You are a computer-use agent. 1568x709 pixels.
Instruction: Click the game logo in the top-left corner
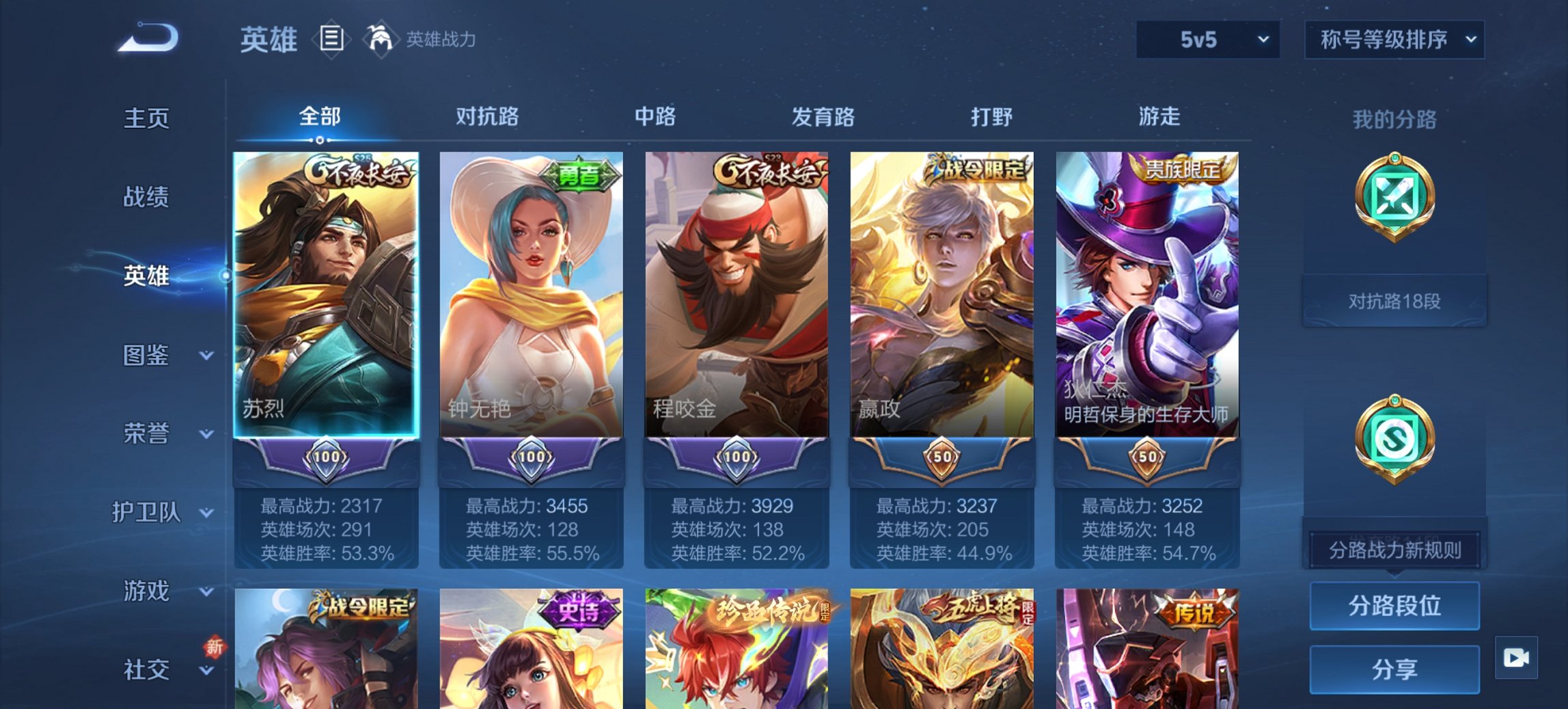[147, 38]
